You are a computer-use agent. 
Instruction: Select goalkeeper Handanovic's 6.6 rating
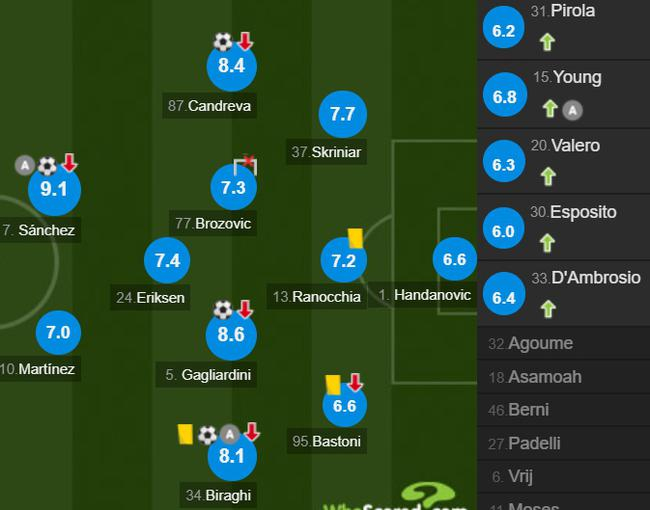(x=454, y=260)
